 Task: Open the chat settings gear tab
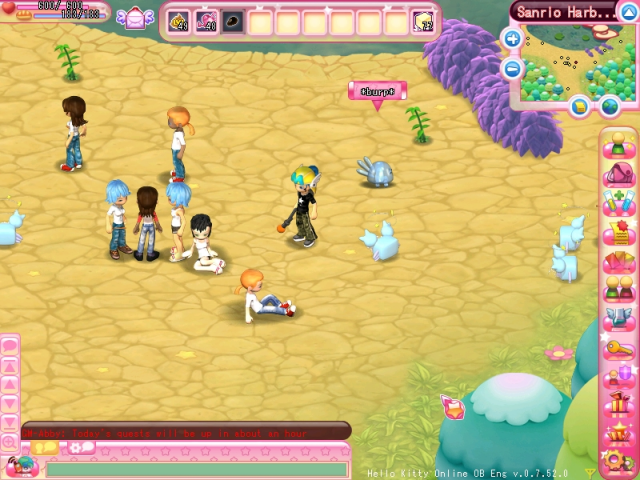tap(81, 447)
